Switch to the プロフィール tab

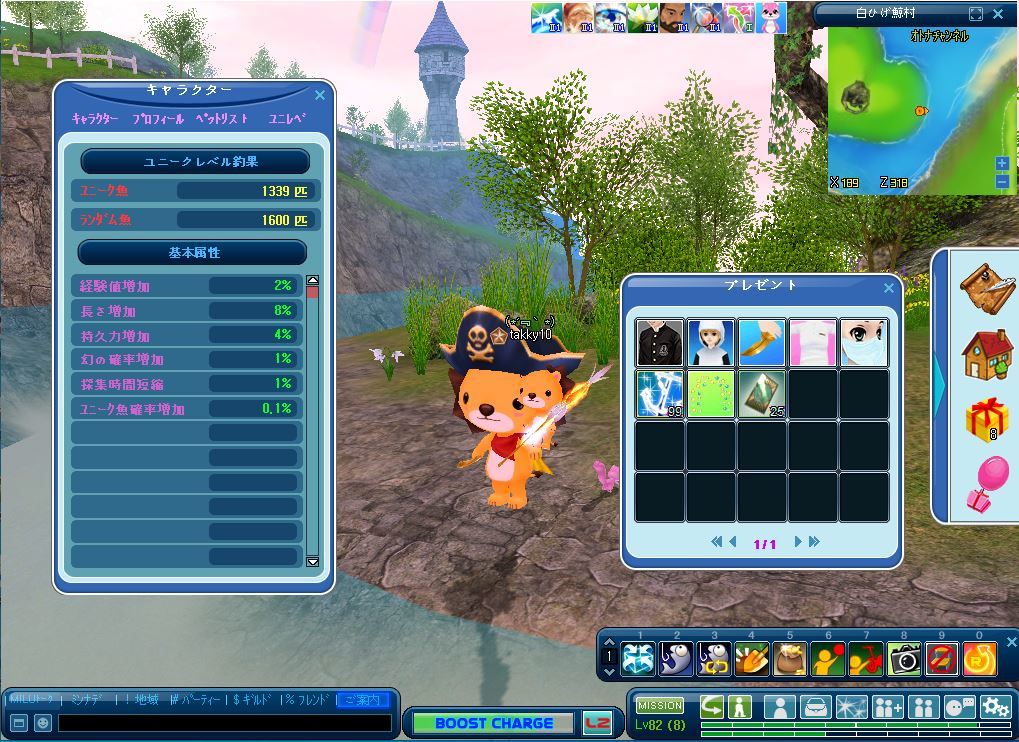tap(158, 118)
